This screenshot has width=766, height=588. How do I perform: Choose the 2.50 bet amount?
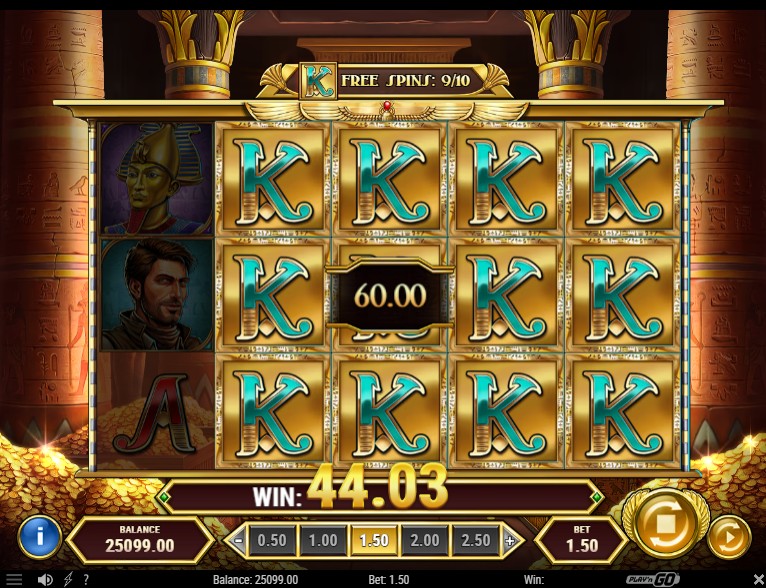click(476, 540)
